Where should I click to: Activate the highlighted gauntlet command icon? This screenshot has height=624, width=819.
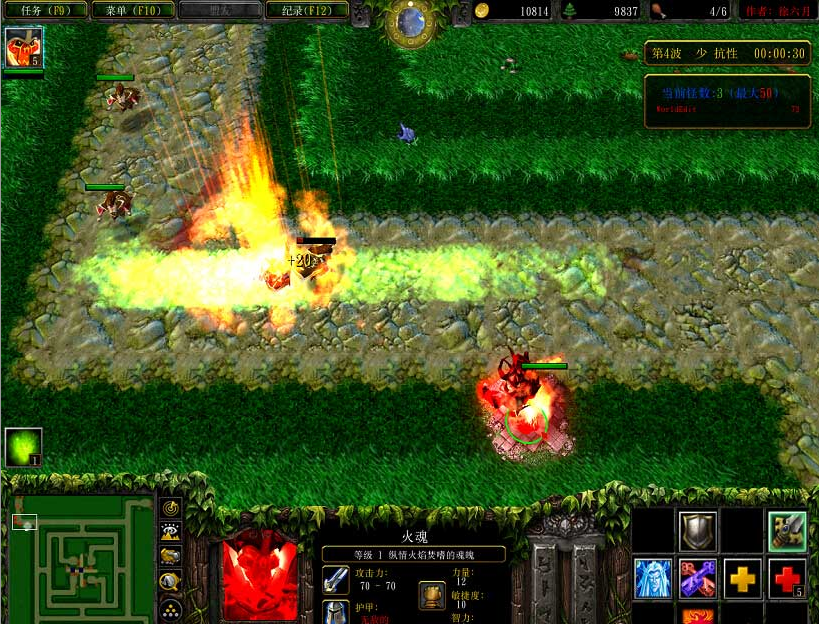click(787, 530)
